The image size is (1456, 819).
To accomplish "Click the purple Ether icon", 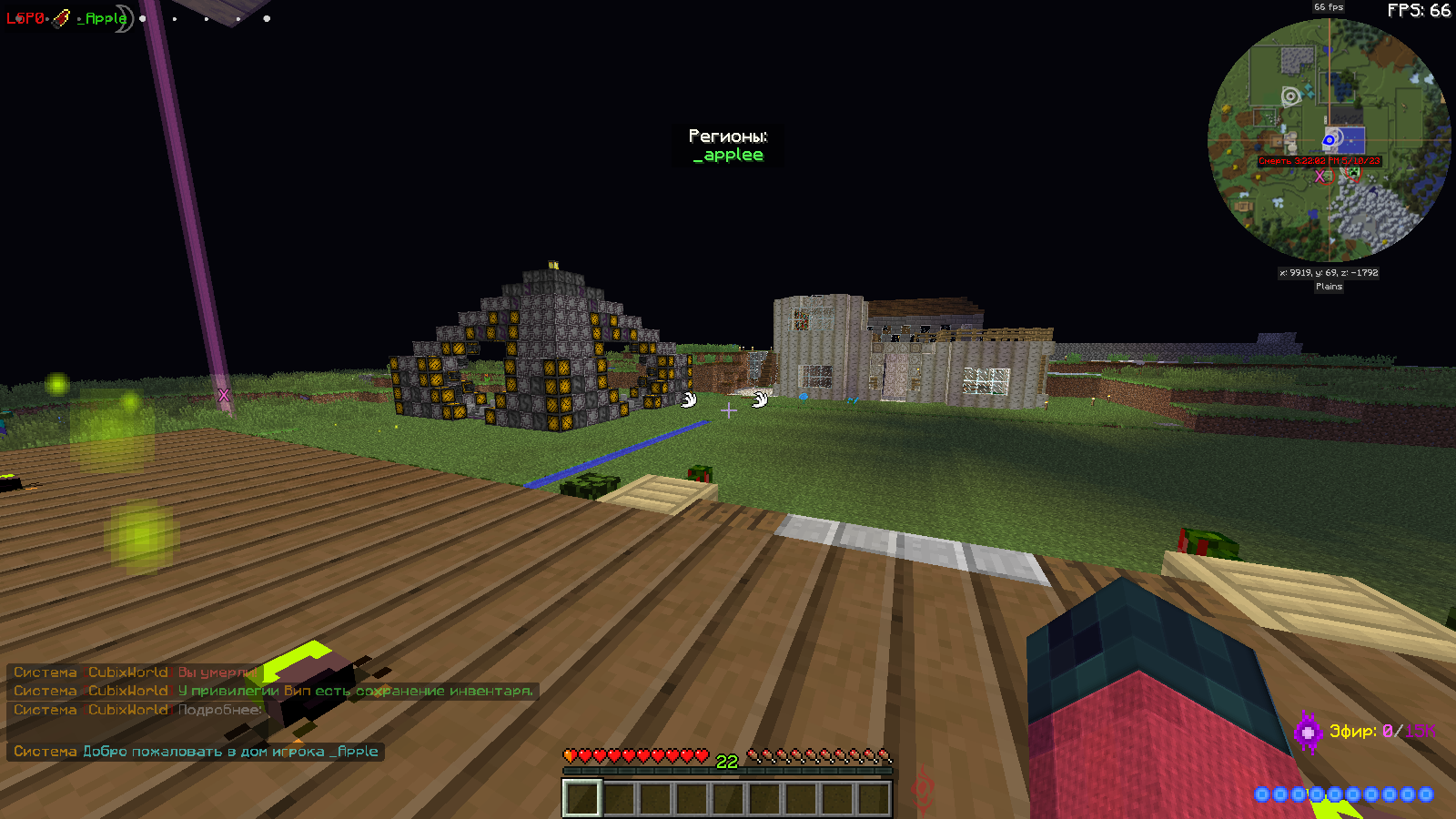I will (1308, 732).
